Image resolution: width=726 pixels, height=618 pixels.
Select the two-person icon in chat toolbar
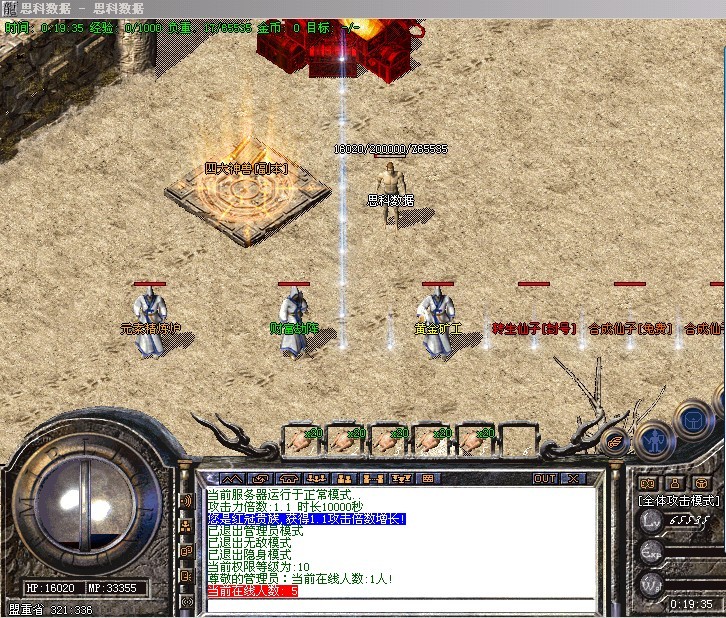tap(343, 479)
